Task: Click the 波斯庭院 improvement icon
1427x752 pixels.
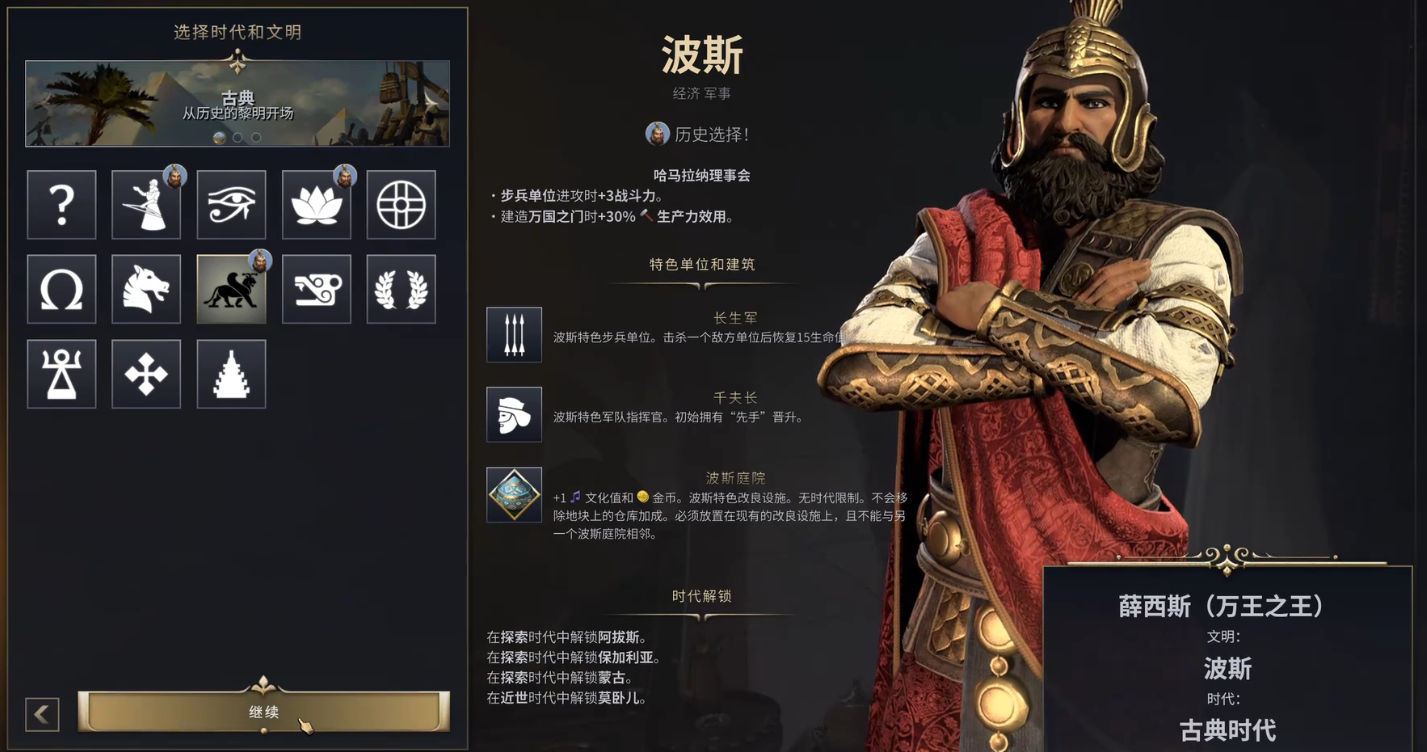Action: tap(513, 493)
